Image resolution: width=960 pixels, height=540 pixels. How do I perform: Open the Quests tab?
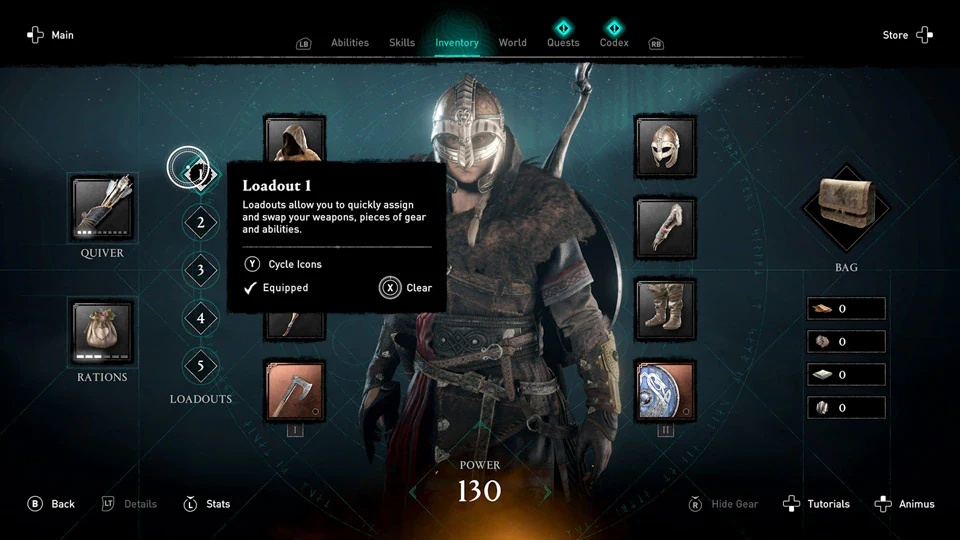[x=563, y=43]
